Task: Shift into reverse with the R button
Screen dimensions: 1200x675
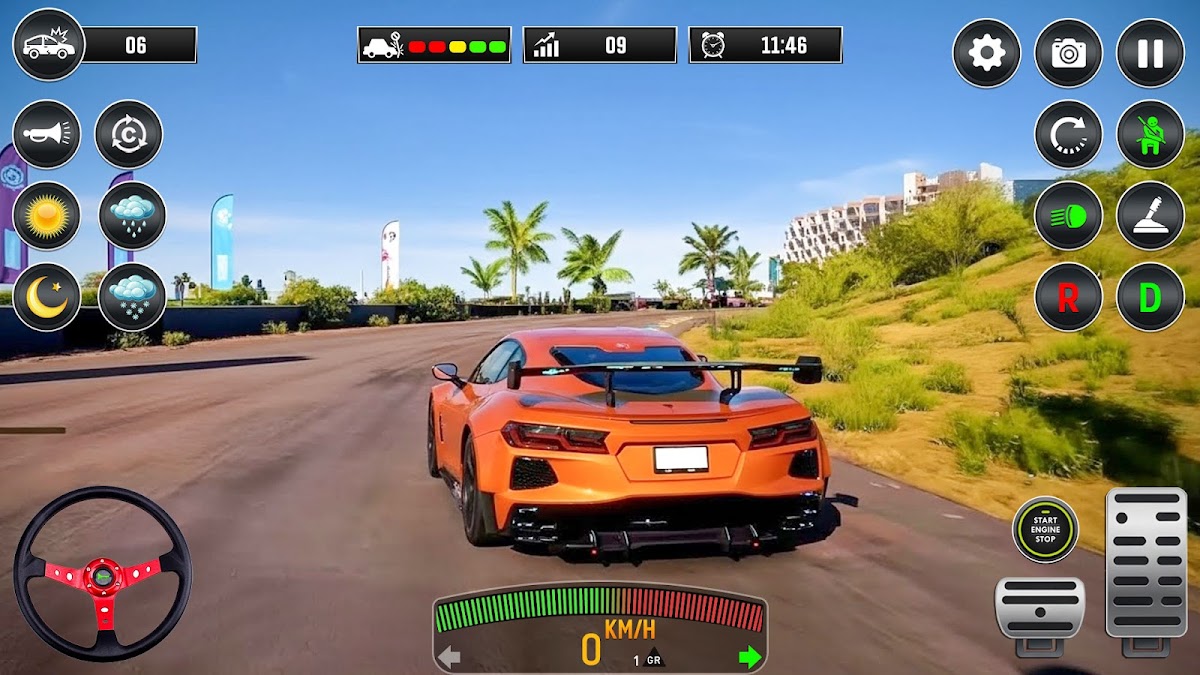Action: pyautogui.click(x=1068, y=297)
